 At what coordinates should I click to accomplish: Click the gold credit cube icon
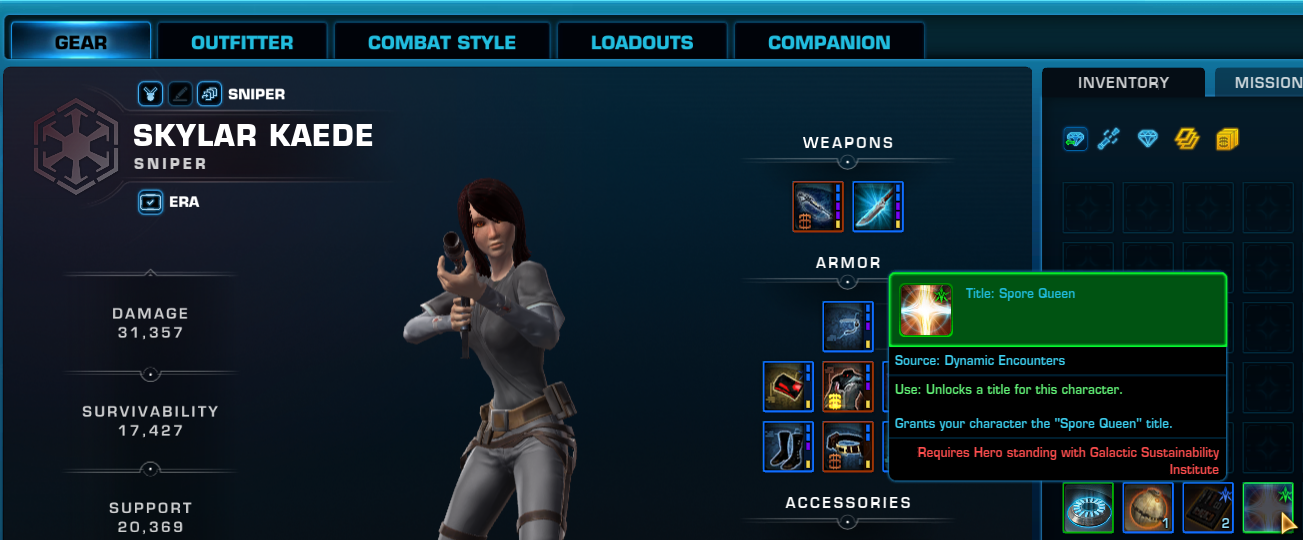[x=1227, y=140]
